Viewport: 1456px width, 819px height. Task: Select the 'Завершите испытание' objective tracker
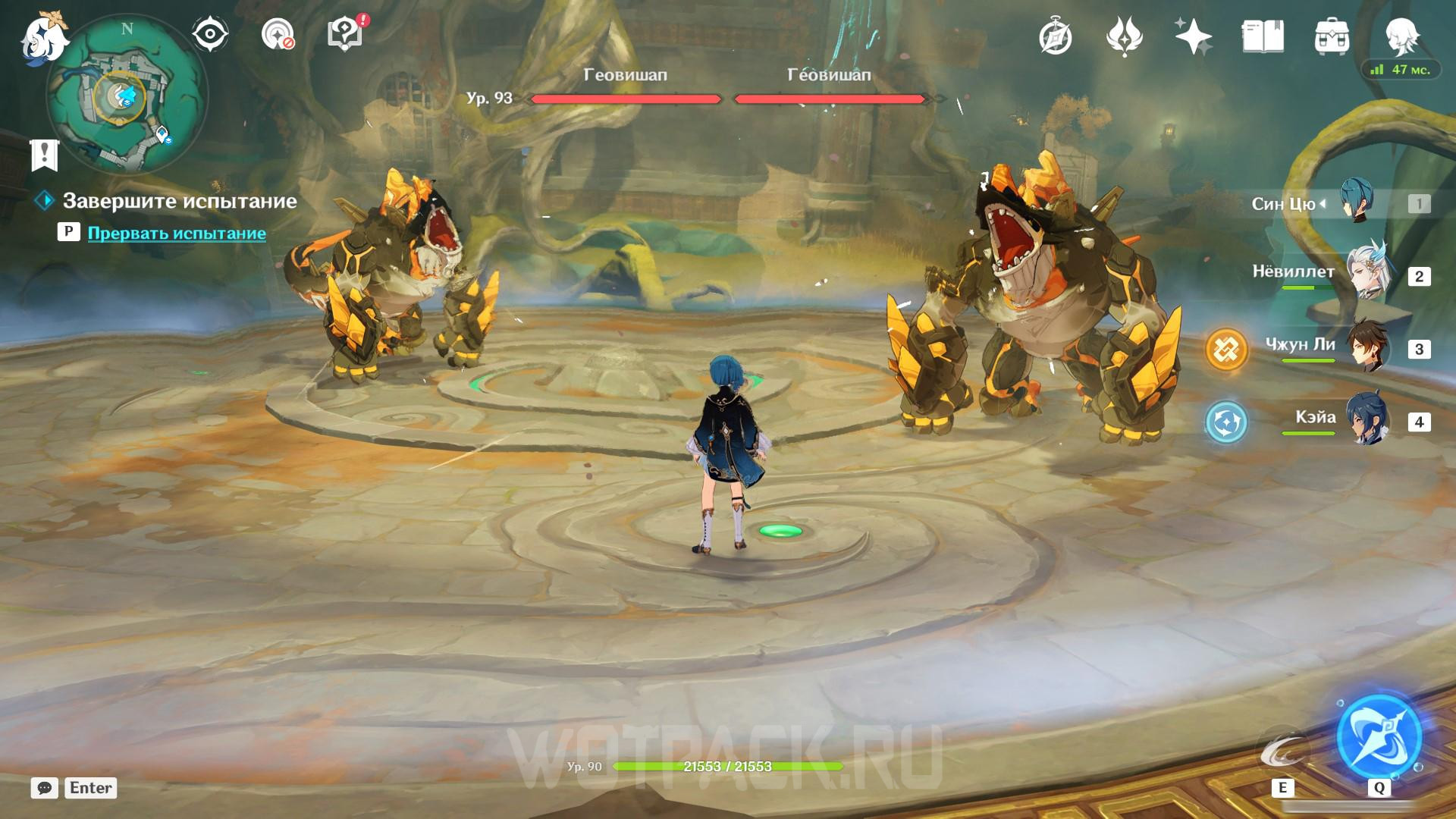coord(179,201)
